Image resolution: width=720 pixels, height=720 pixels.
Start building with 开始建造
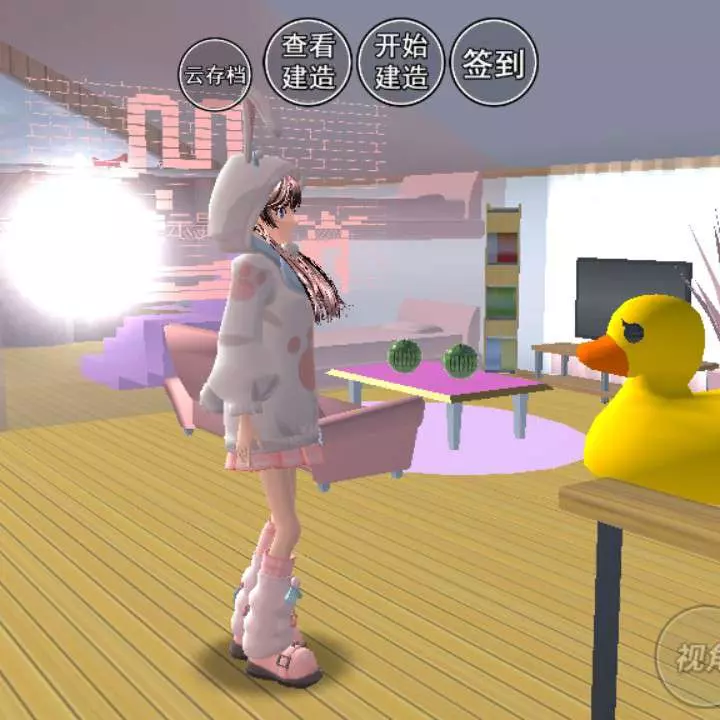coord(401,61)
